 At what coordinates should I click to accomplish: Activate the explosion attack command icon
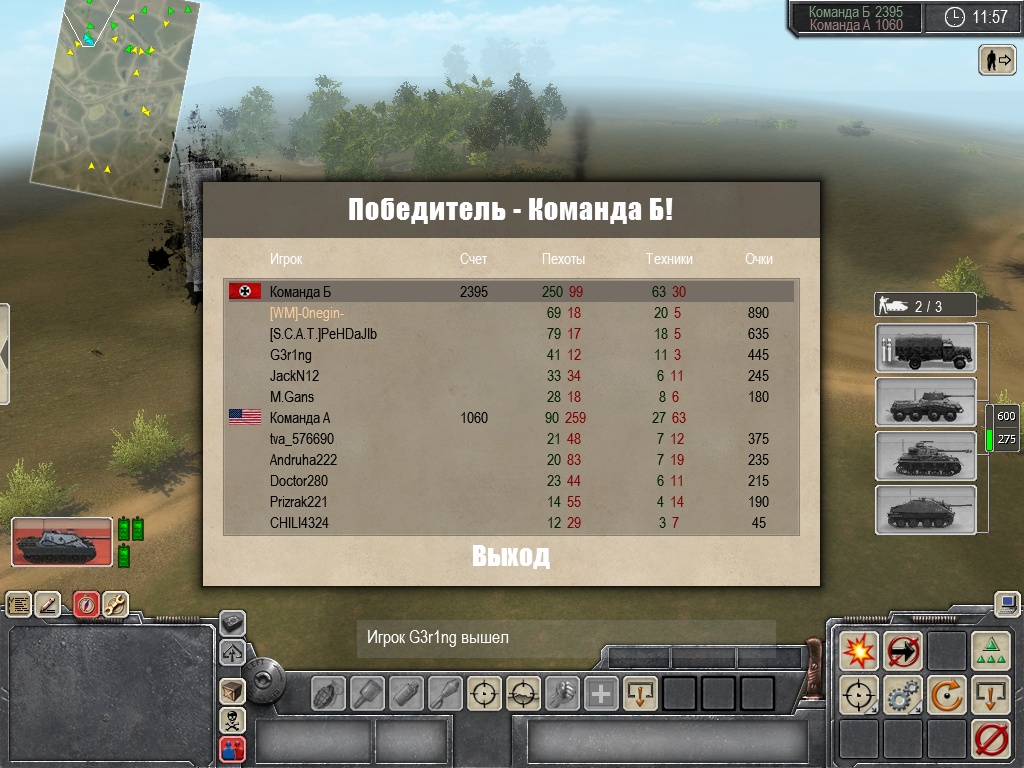(x=859, y=650)
